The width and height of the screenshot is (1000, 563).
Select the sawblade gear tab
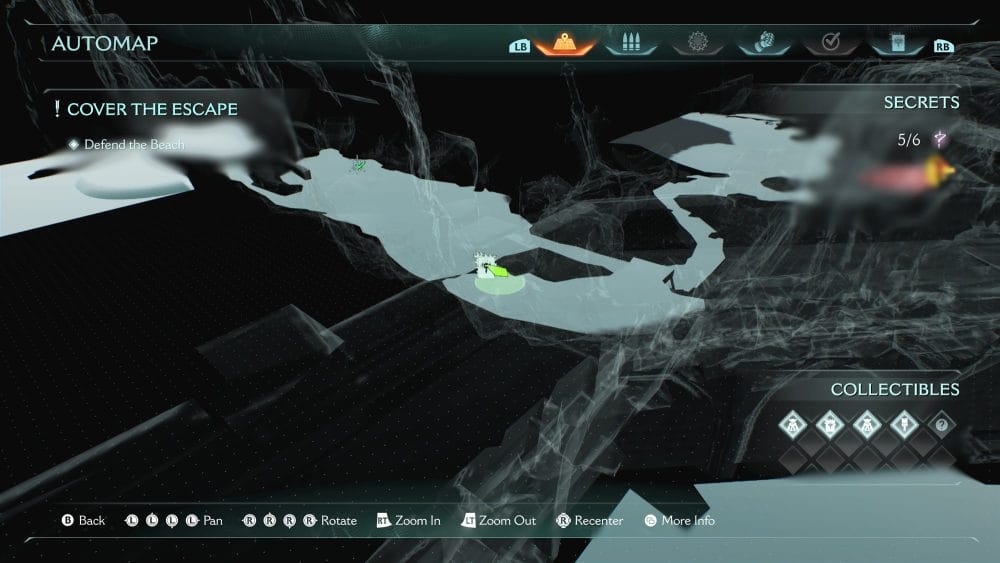click(696, 44)
